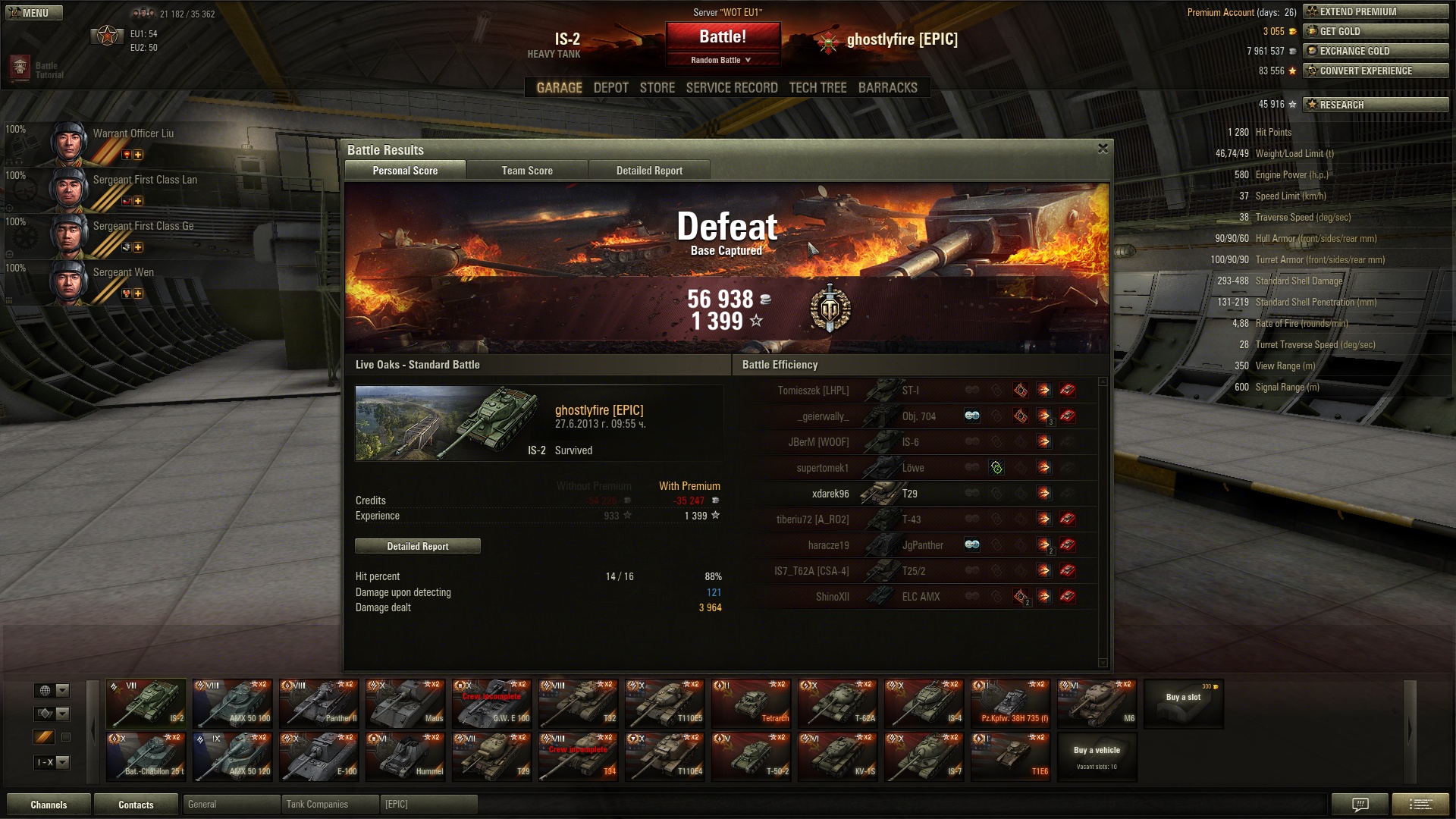View the Service Record
The image size is (1456, 819).
pos(731,88)
